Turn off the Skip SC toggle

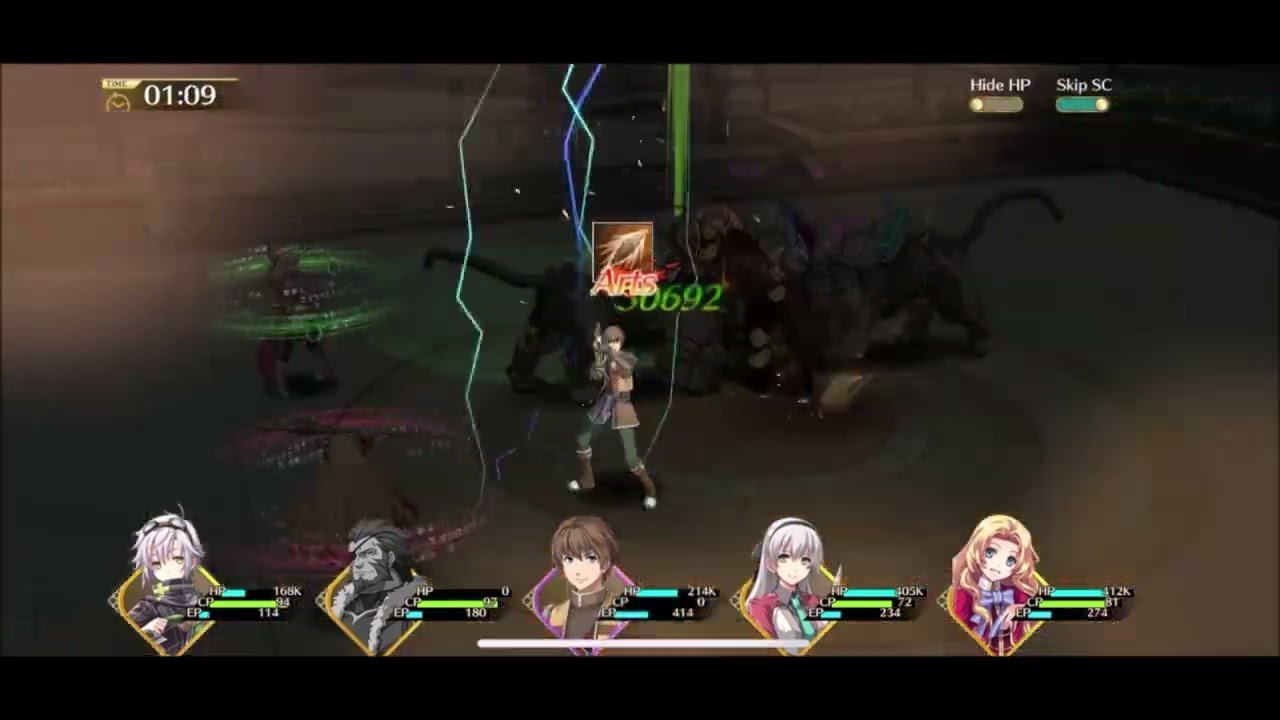pyautogui.click(x=1081, y=104)
